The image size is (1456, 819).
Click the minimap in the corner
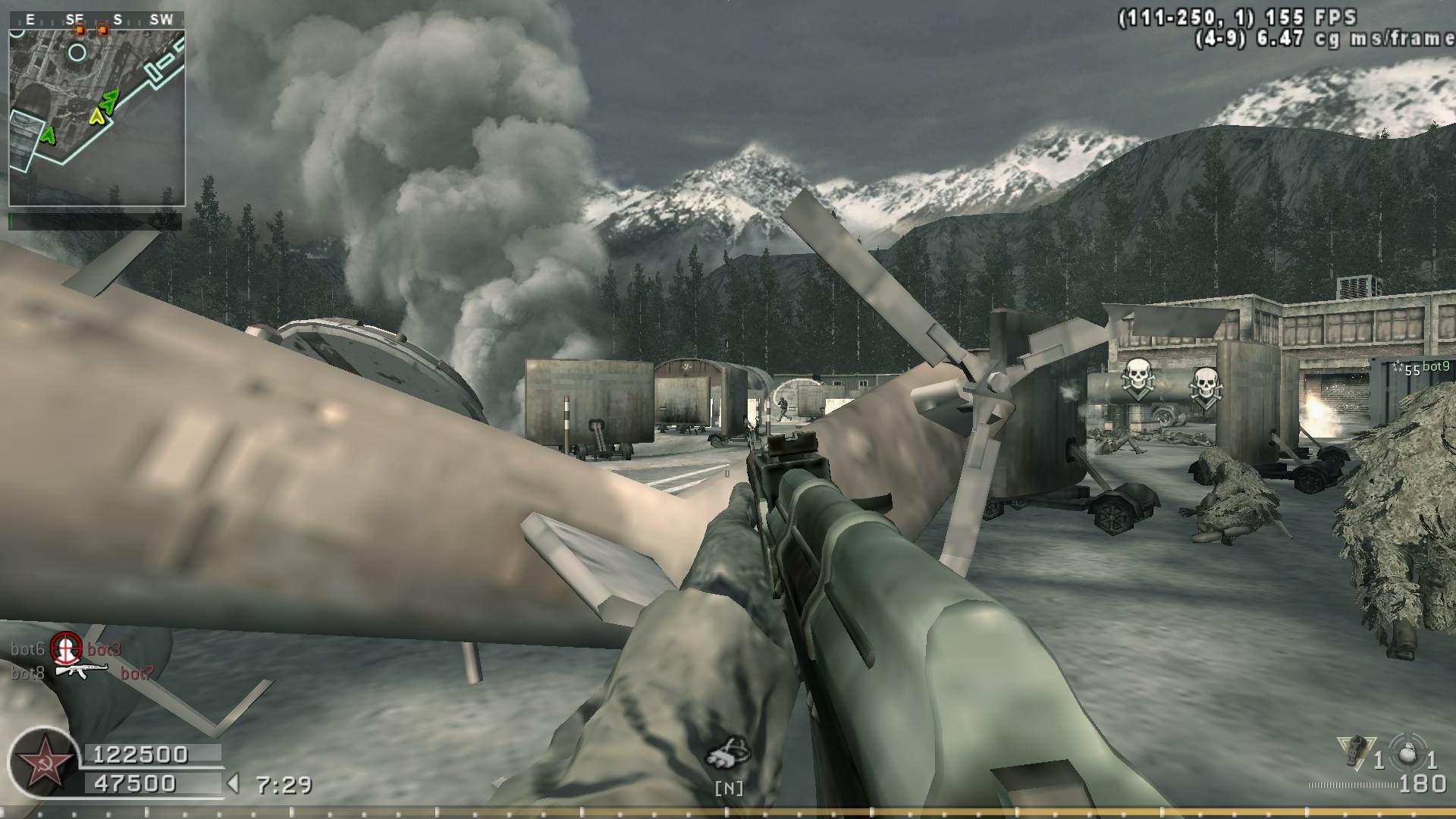tap(96, 118)
